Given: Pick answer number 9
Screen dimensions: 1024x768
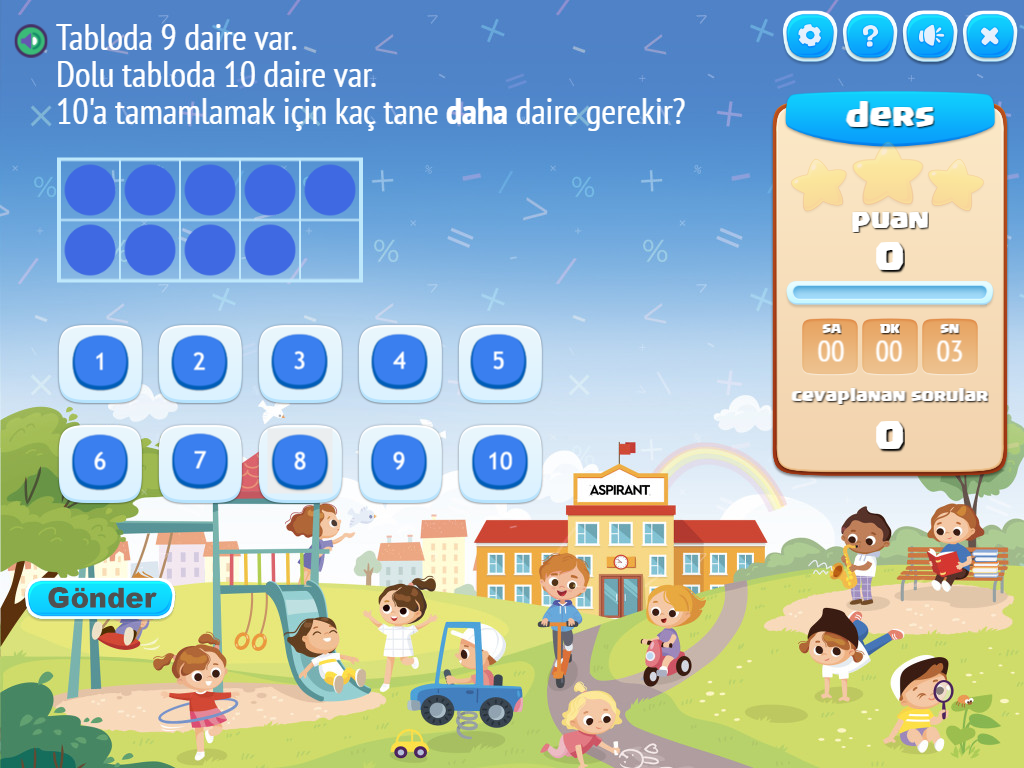Looking at the screenshot, I should click(x=400, y=462).
